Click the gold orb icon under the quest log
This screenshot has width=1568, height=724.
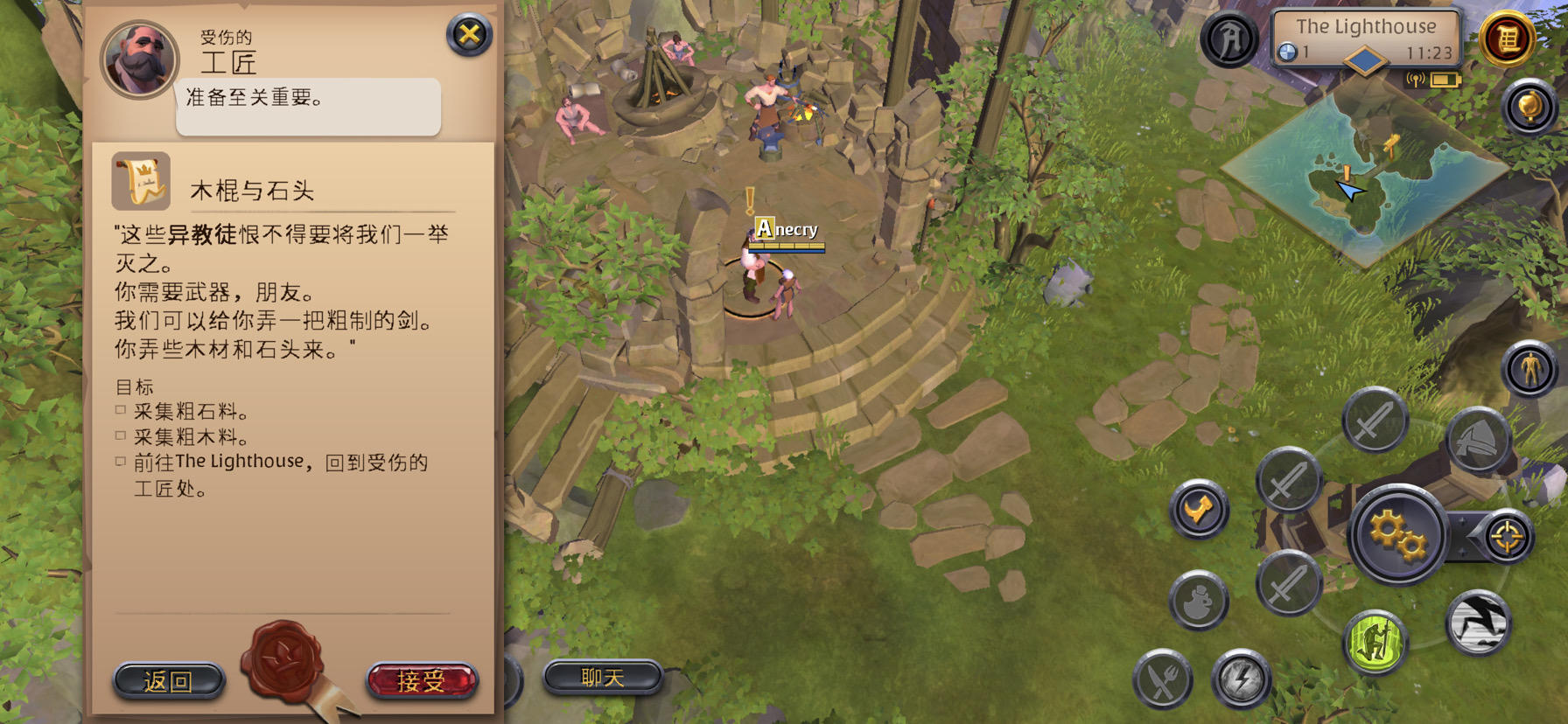[x=1529, y=108]
